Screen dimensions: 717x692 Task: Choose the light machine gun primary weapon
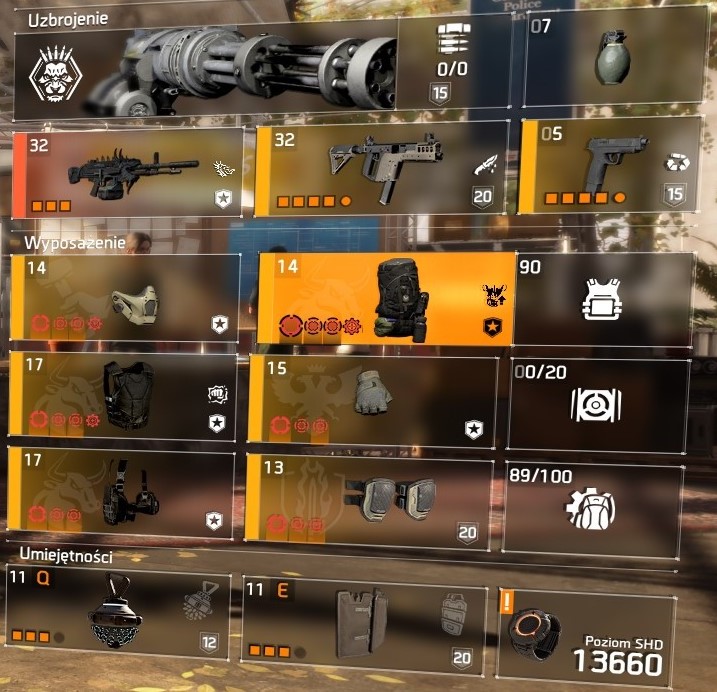pyautogui.click(x=128, y=172)
